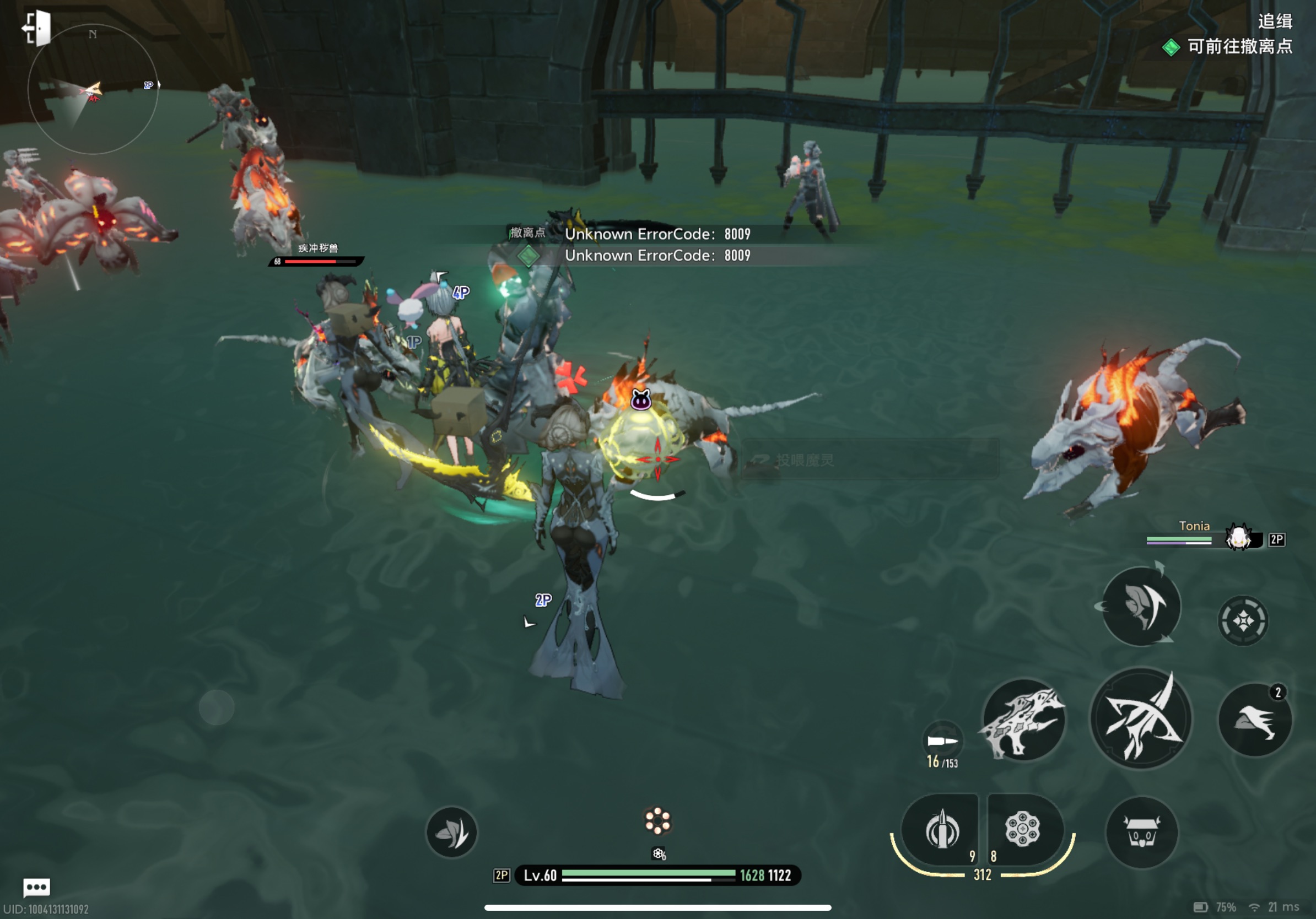Open the circular minimap
This screenshot has width=1316, height=919.
(x=92, y=90)
